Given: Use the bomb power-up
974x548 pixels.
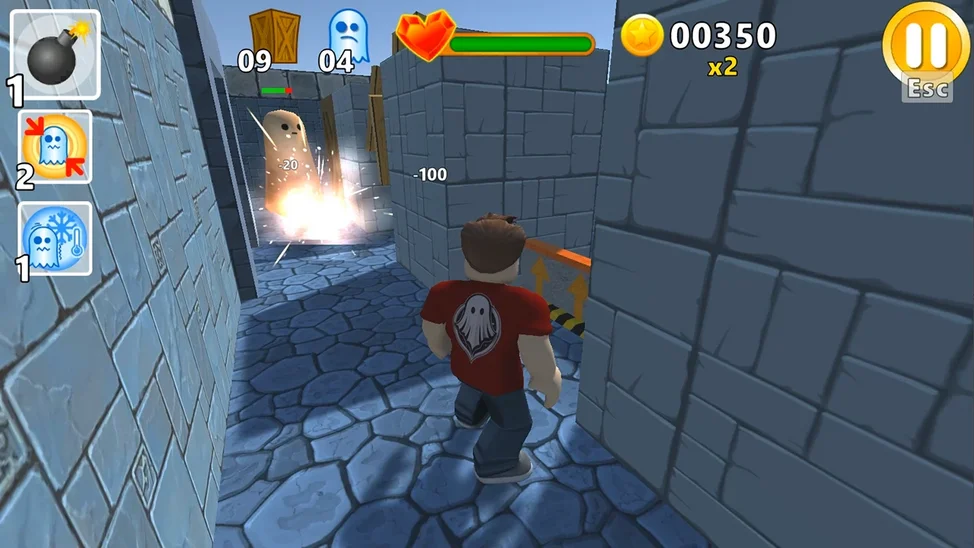Looking at the screenshot, I should pyautogui.click(x=55, y=54).
